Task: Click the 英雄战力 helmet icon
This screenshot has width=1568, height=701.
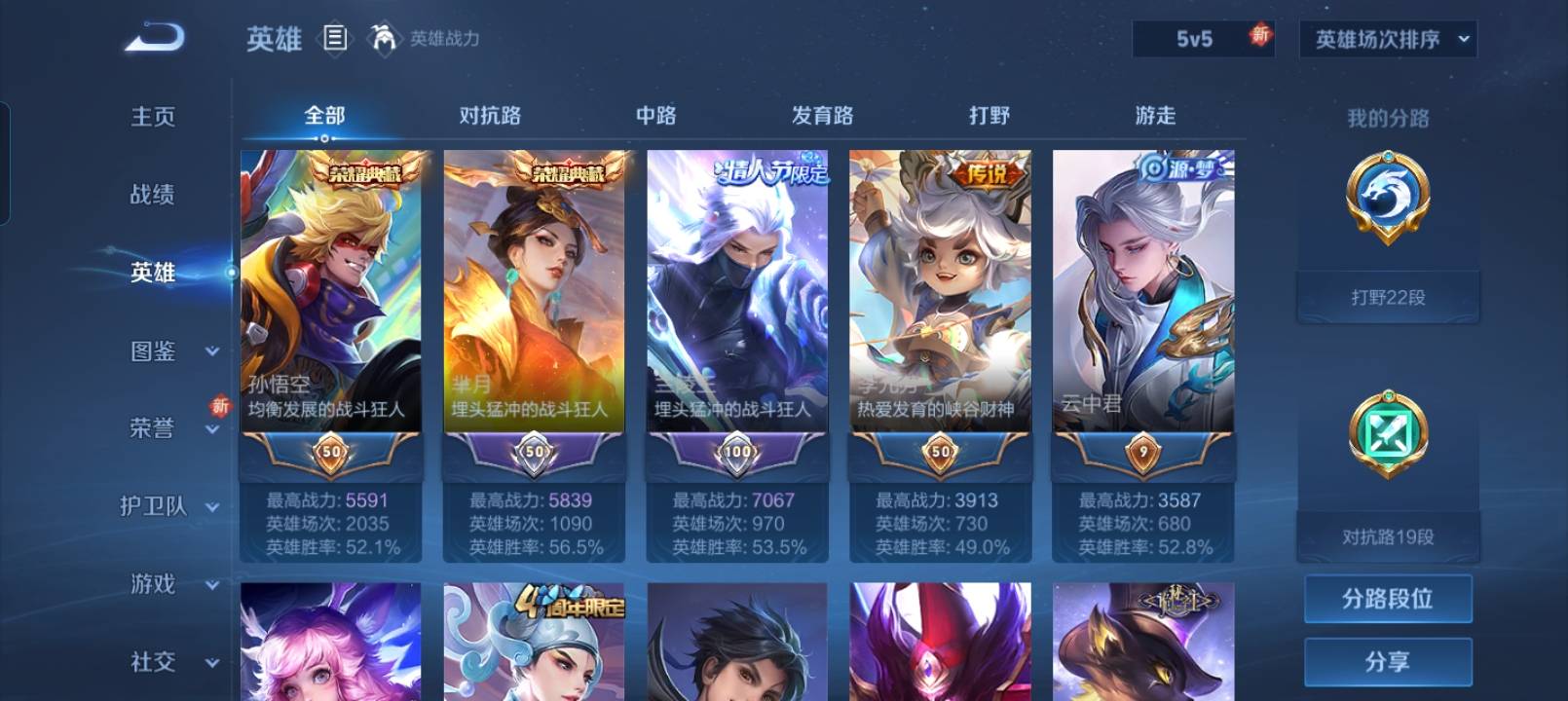Action: (385, 40)
